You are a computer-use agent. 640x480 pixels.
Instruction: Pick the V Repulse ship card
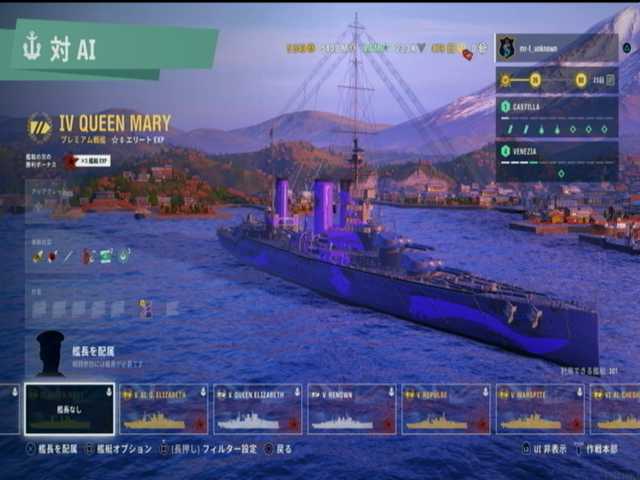point(446,410)
